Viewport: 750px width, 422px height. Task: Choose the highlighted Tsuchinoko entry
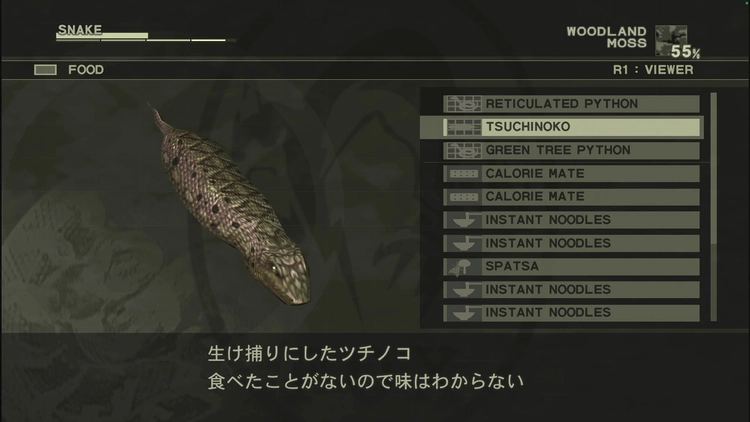click(572, 127)
